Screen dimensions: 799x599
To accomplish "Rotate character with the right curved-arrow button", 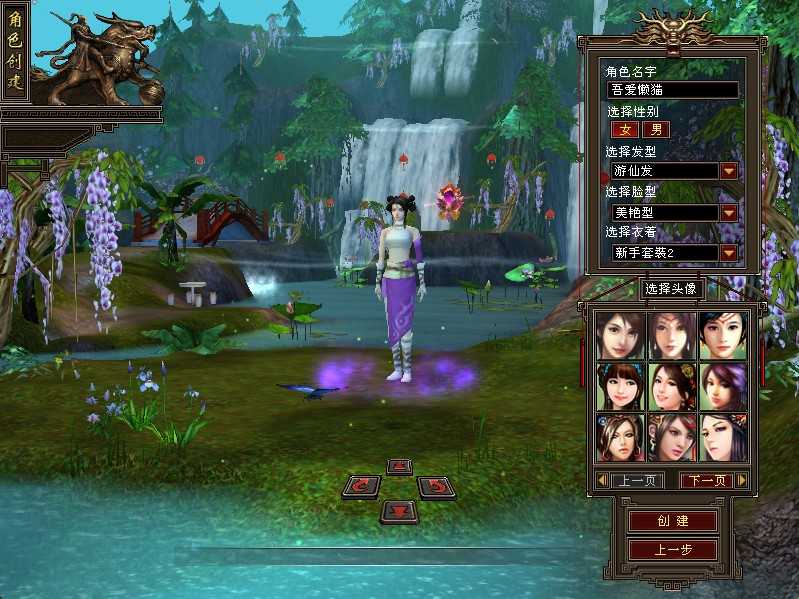I will 436,487.
